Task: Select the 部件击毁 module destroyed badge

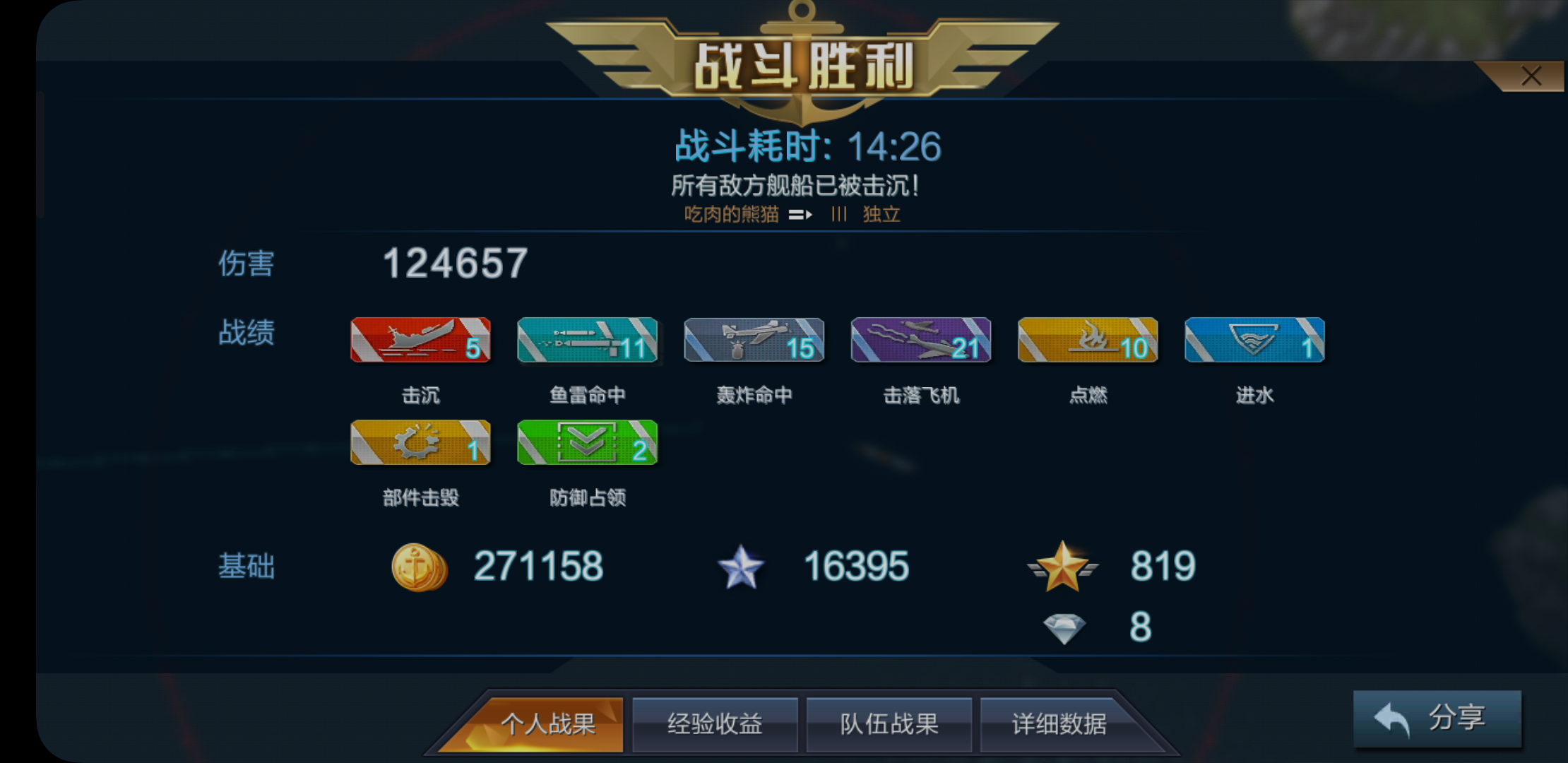Action: [420, 444]
